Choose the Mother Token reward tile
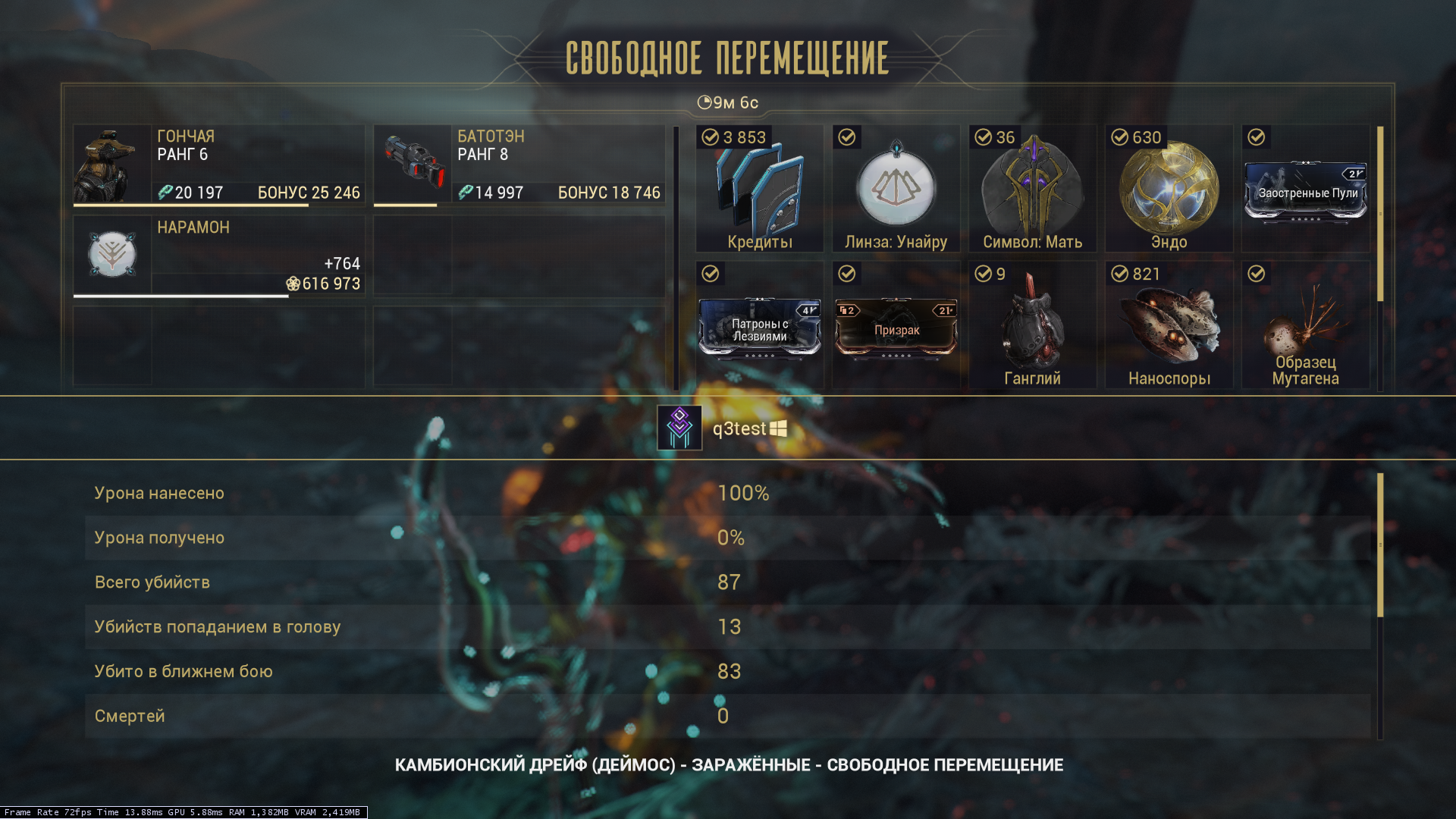 click(1032, 190)
